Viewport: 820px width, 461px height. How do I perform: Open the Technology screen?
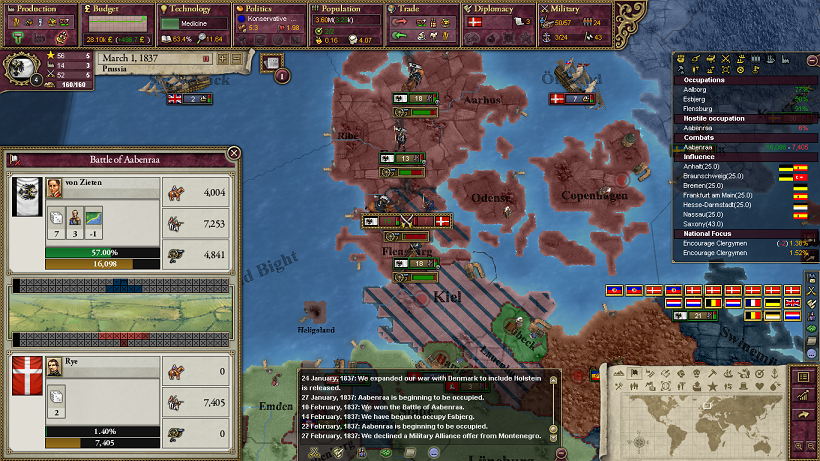tap(193, 9)
